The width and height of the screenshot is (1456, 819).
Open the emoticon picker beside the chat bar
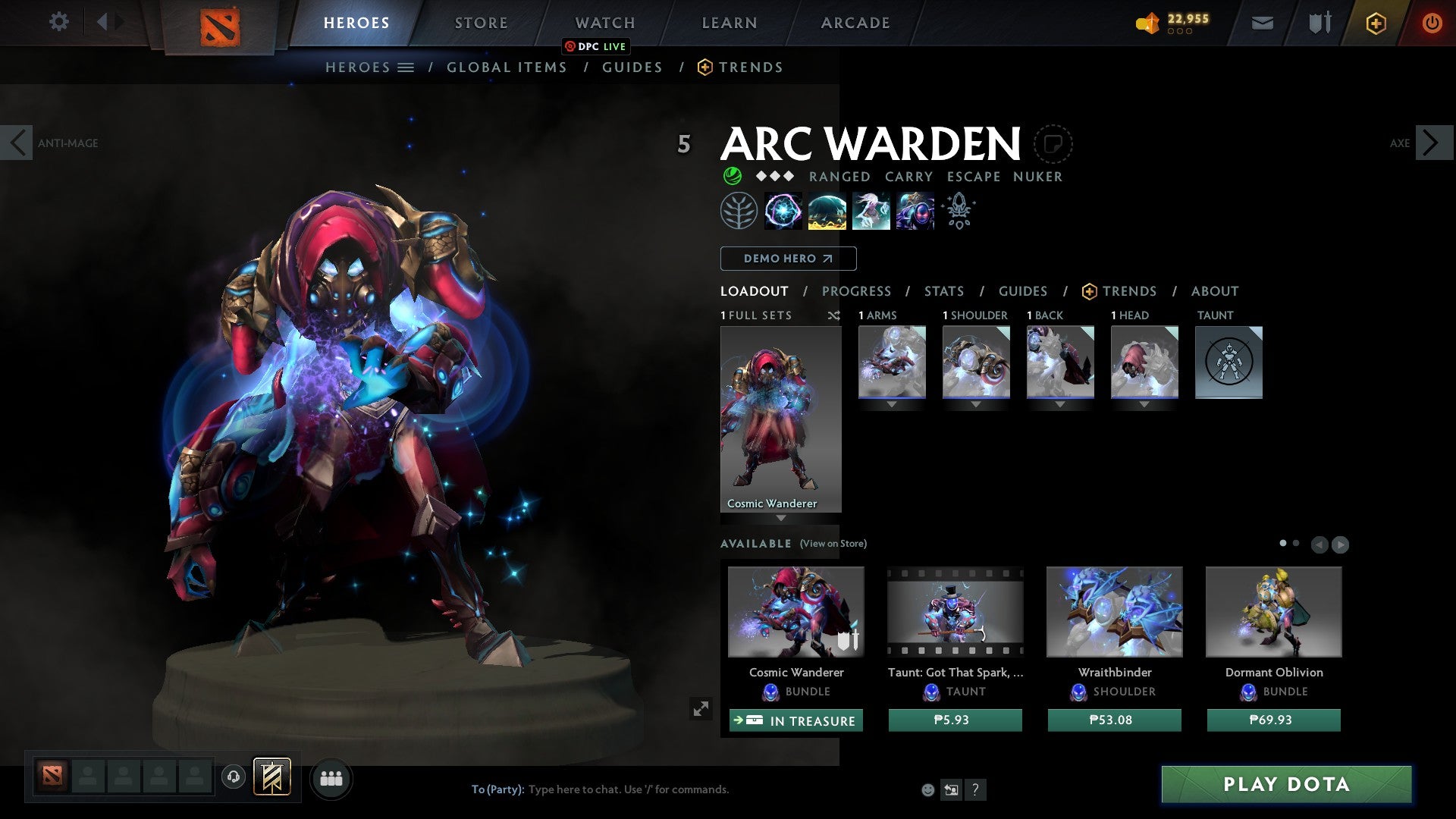[x=927, y=789]
